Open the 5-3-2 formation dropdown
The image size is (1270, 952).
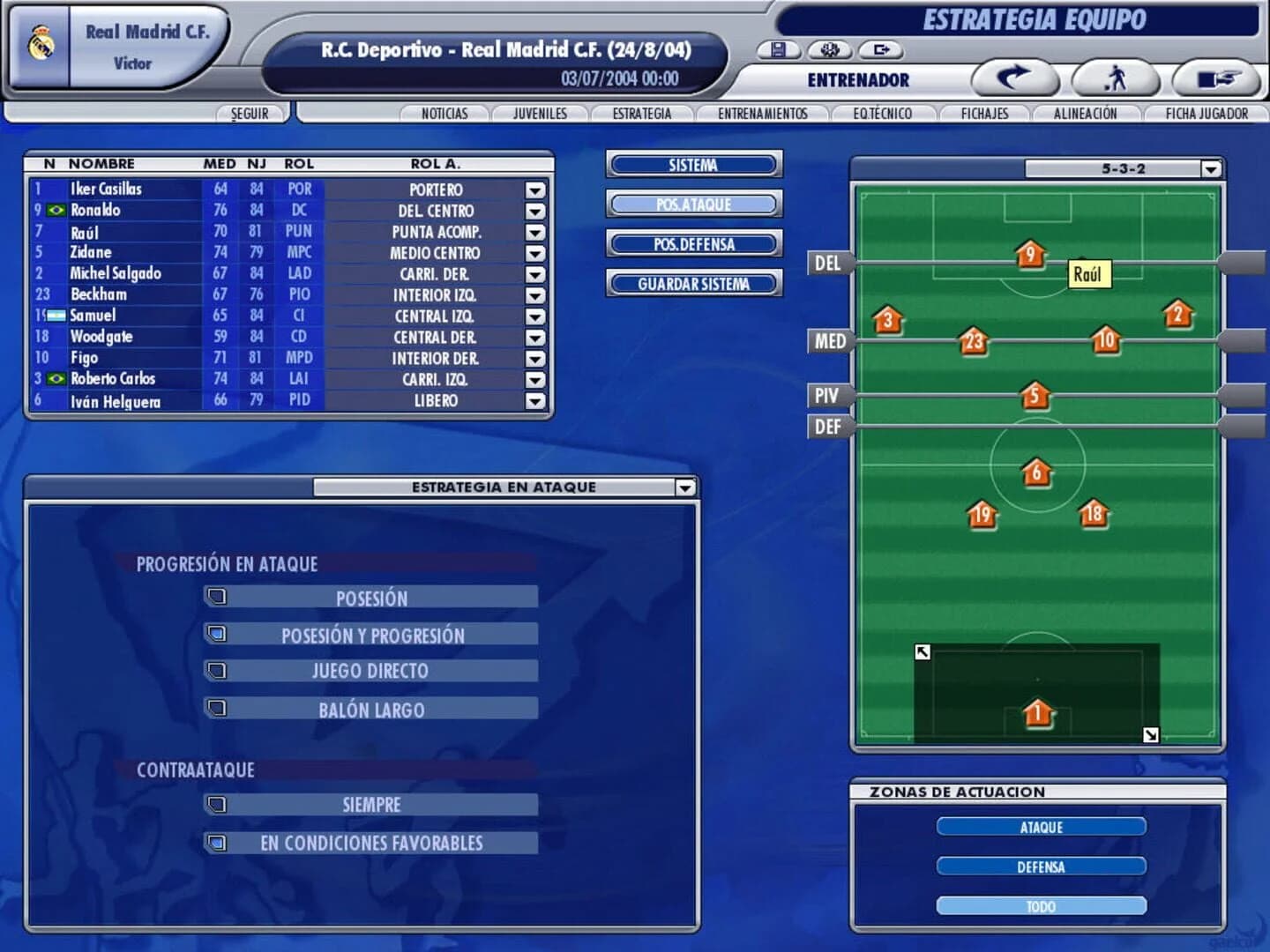[x=1209, y=167]
